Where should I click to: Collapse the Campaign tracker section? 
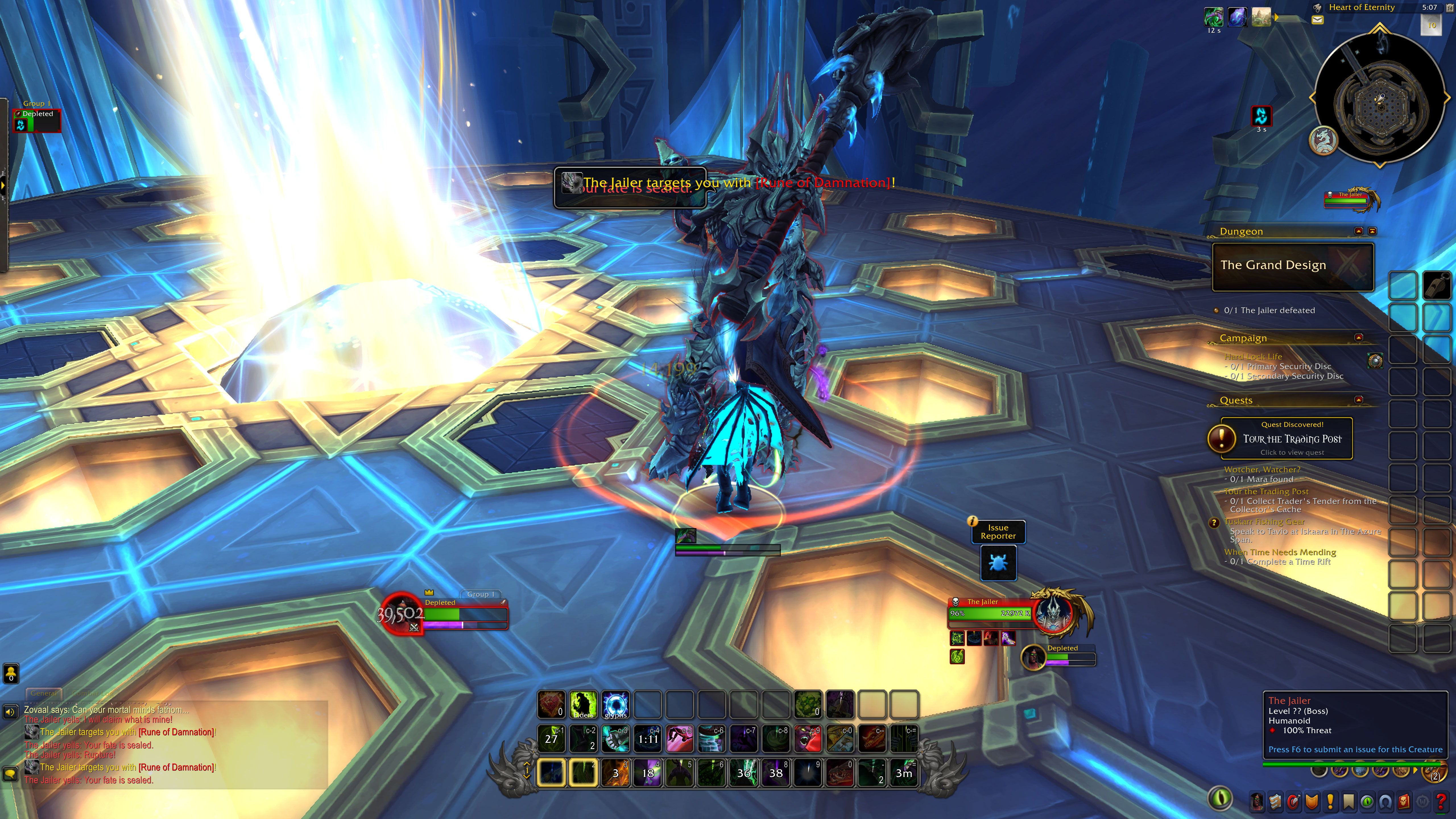(x=1358, y=338)
